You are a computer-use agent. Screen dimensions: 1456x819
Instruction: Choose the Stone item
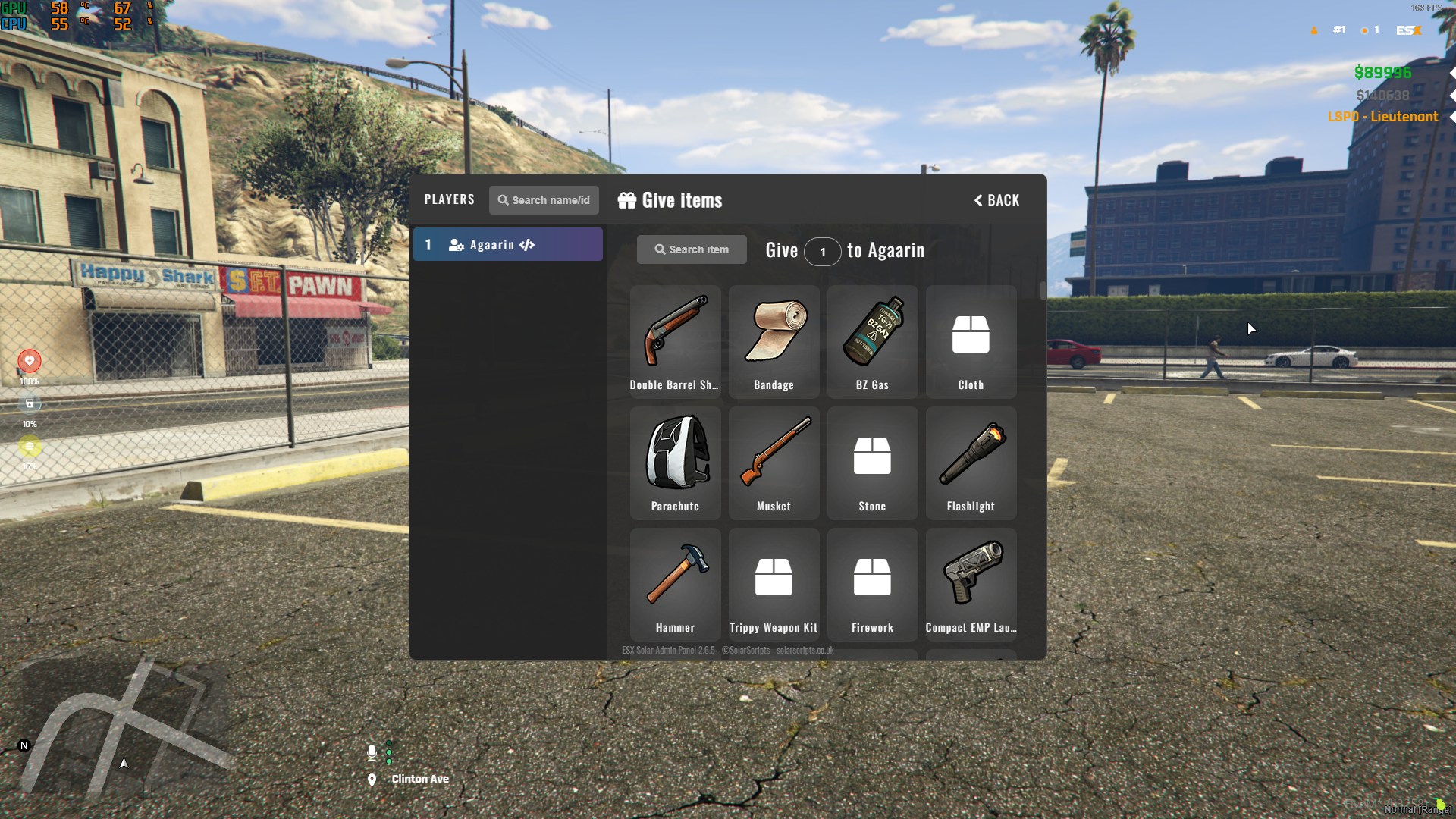point(872,463)
